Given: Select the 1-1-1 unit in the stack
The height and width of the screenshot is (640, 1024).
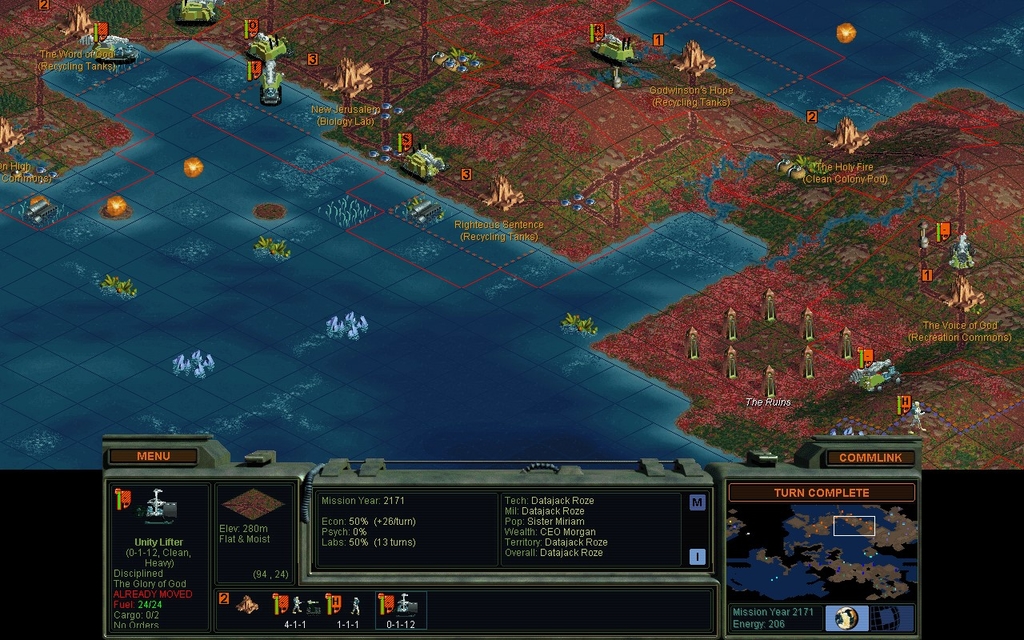Looking at the screenshot, I should point(345,607).
